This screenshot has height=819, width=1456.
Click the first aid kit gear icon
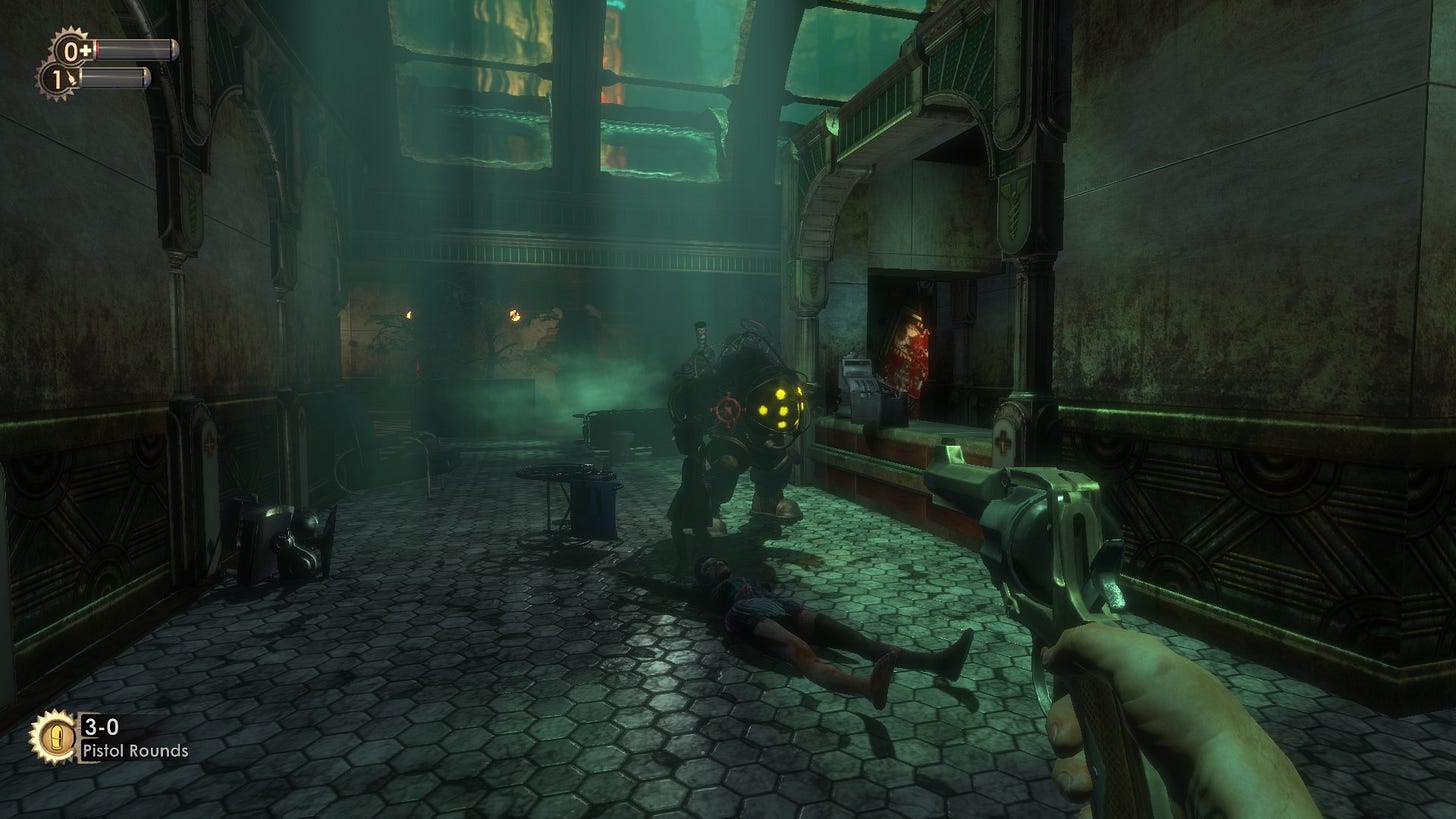[x=71, y=49]
